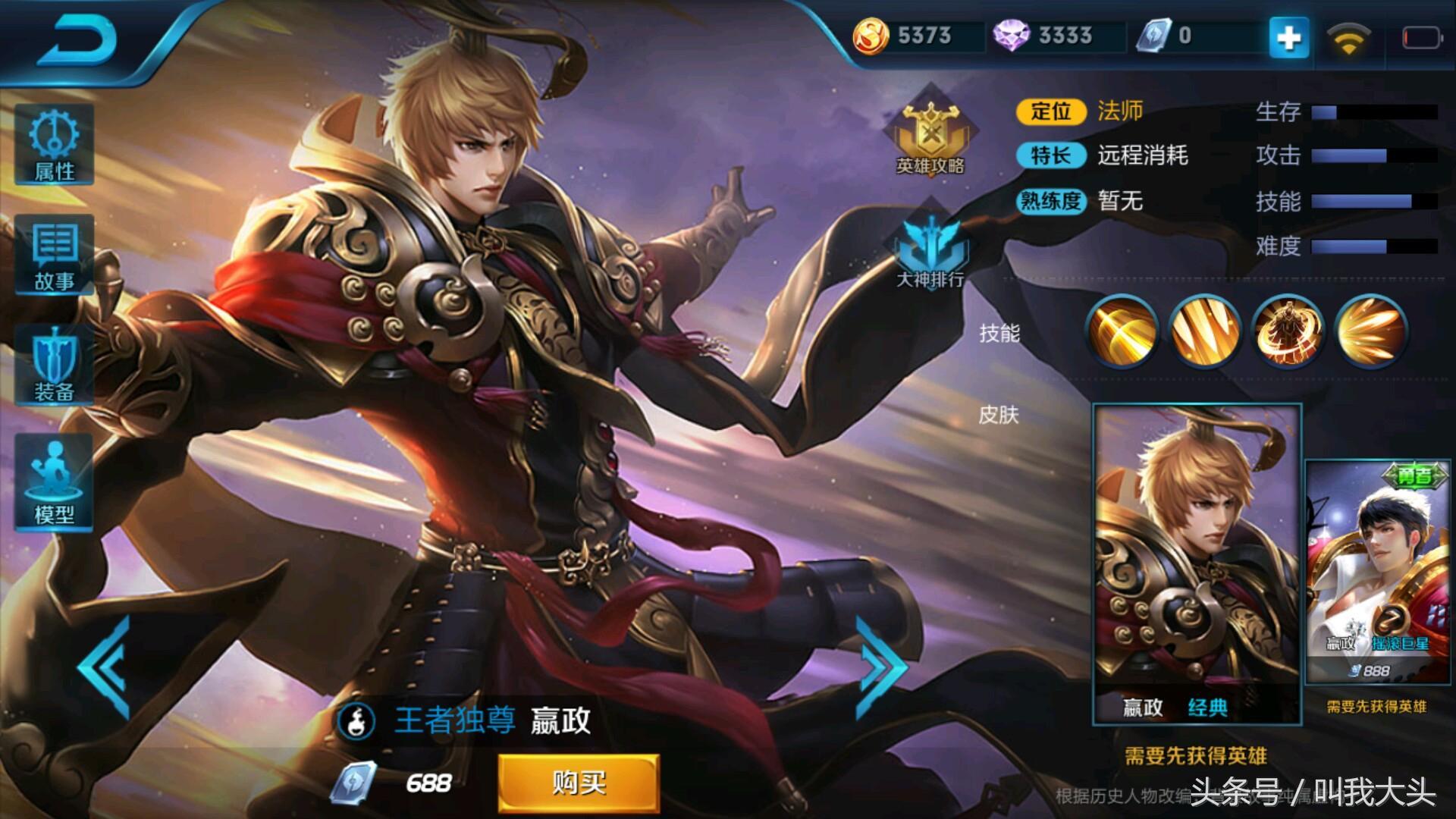Screen dimensions: 1456x819
Task: Open the 大神排行 ranking
Action: coord(930,252)
